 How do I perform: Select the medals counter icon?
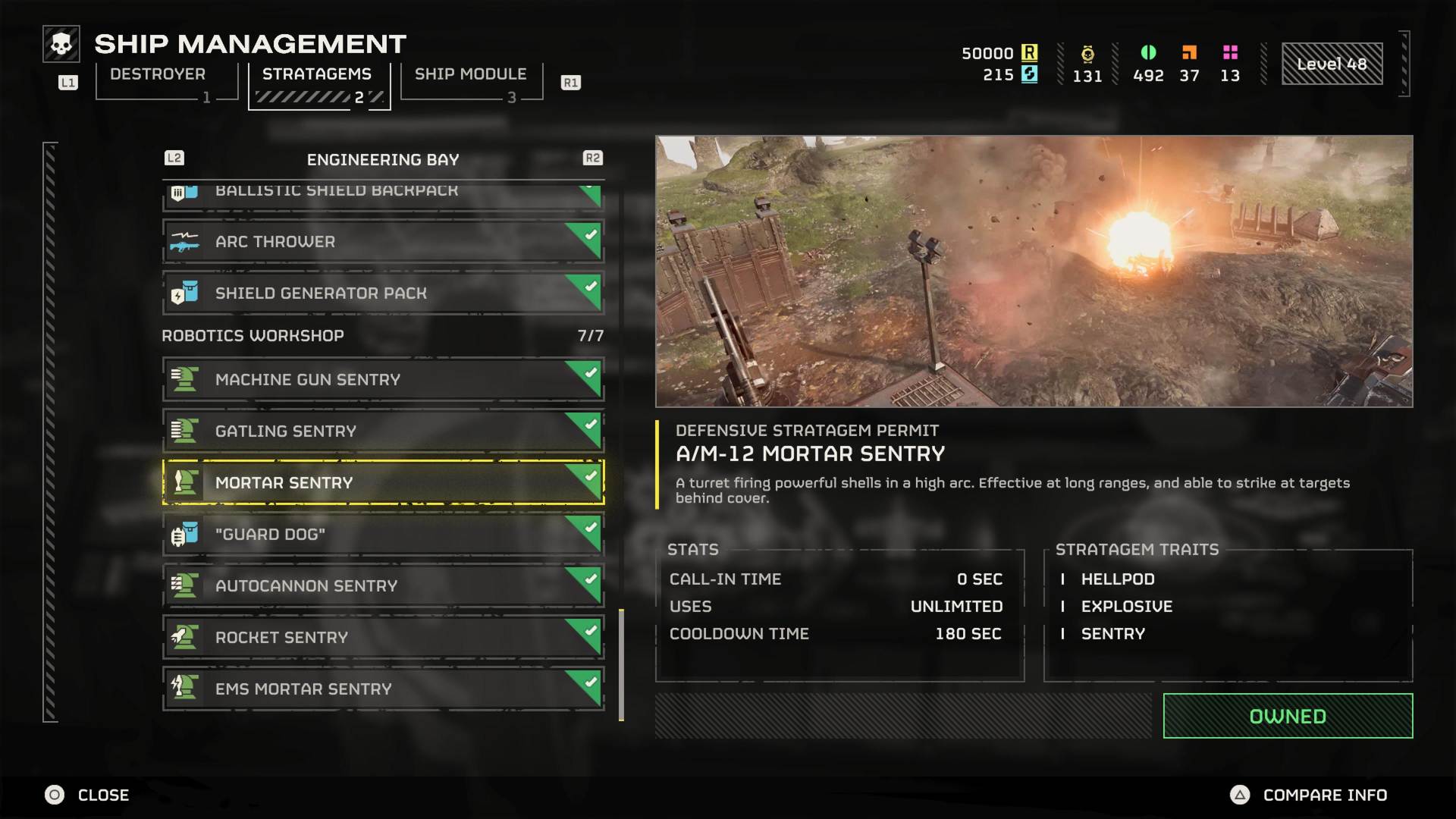click(x=1087, y=53)
